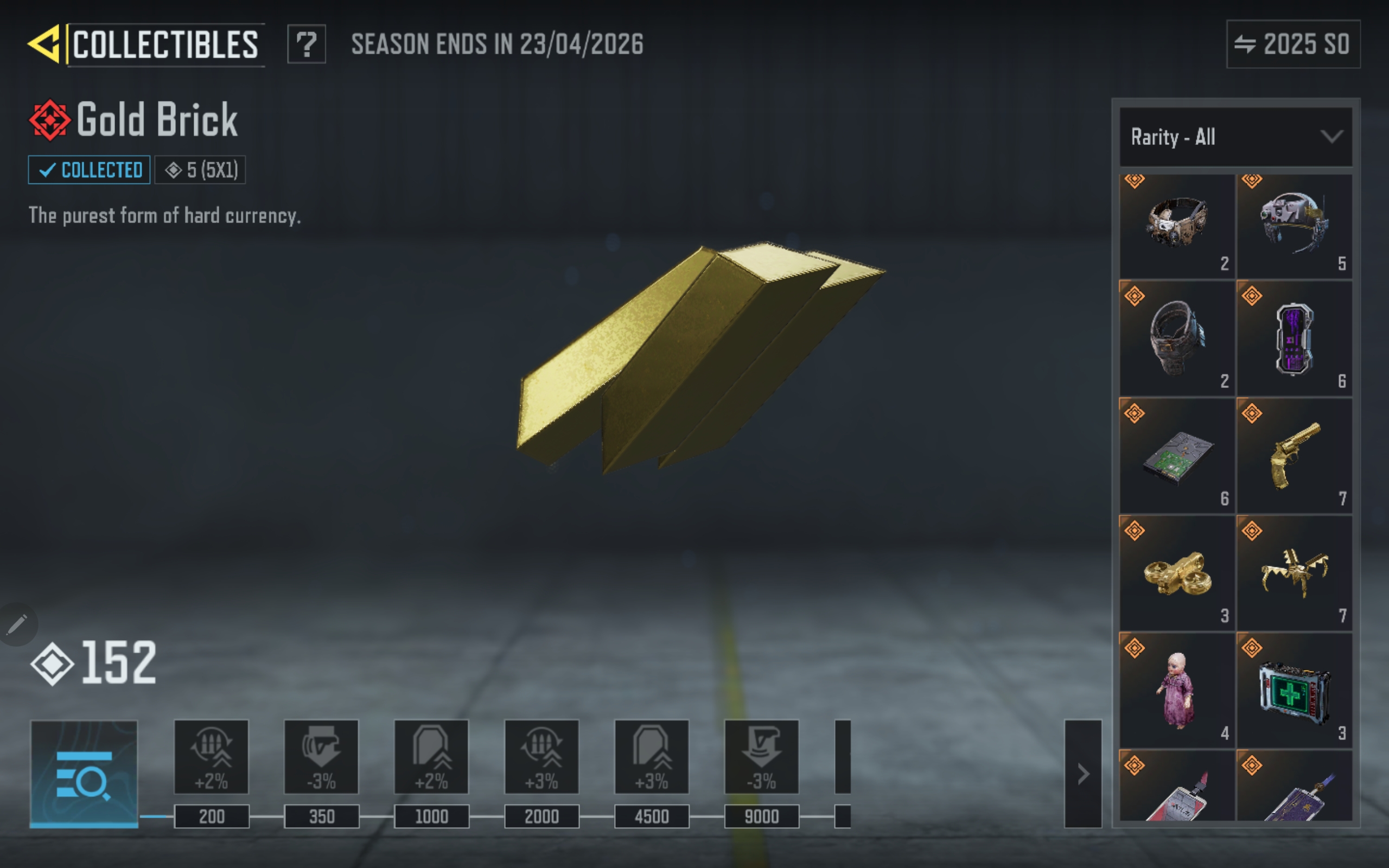This screenshot has height=868, width=1389.
Task: Choose the gold binoculars collectible
Action: pos(1177,573)
